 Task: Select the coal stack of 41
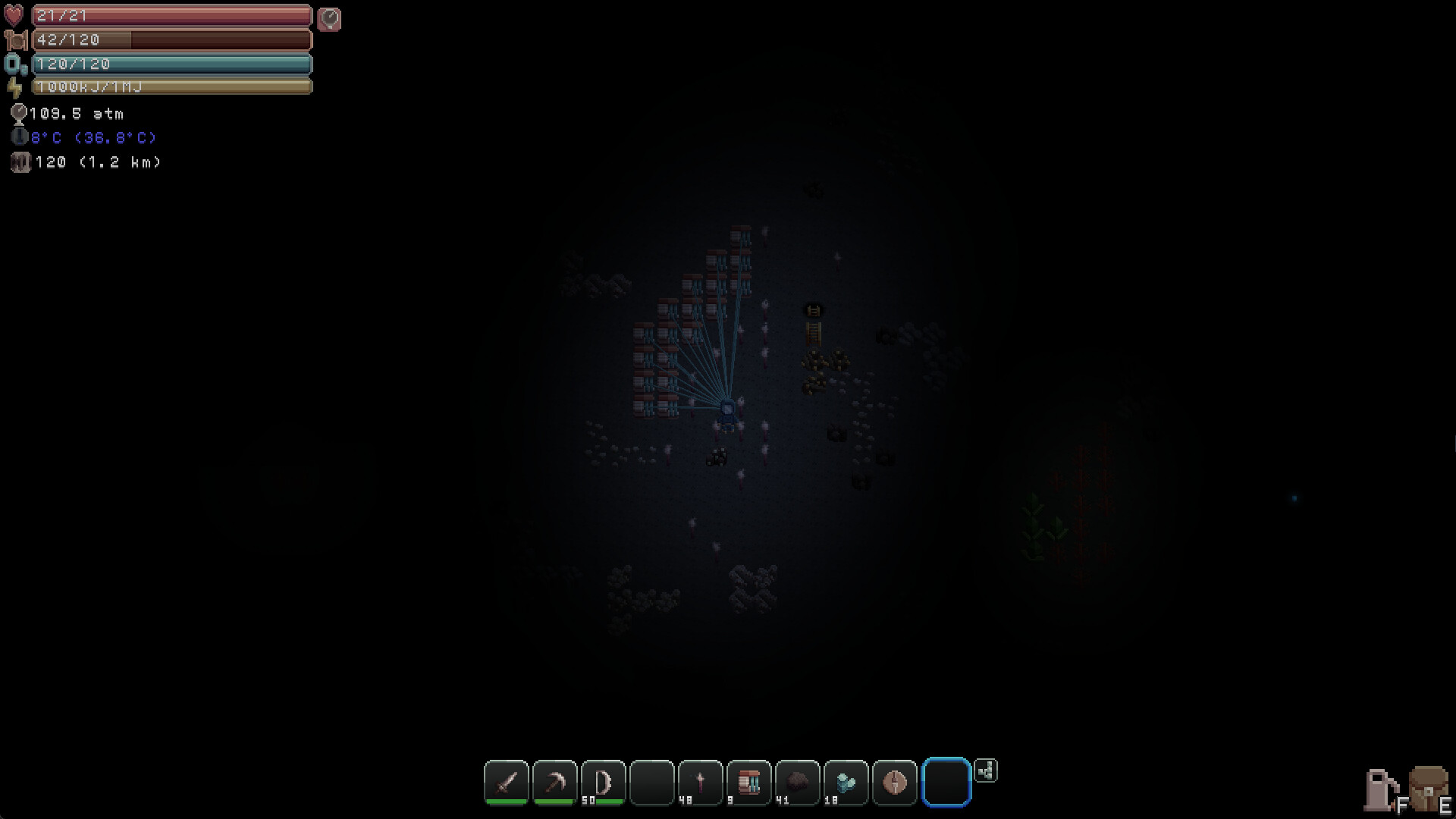tap(796, 781)
